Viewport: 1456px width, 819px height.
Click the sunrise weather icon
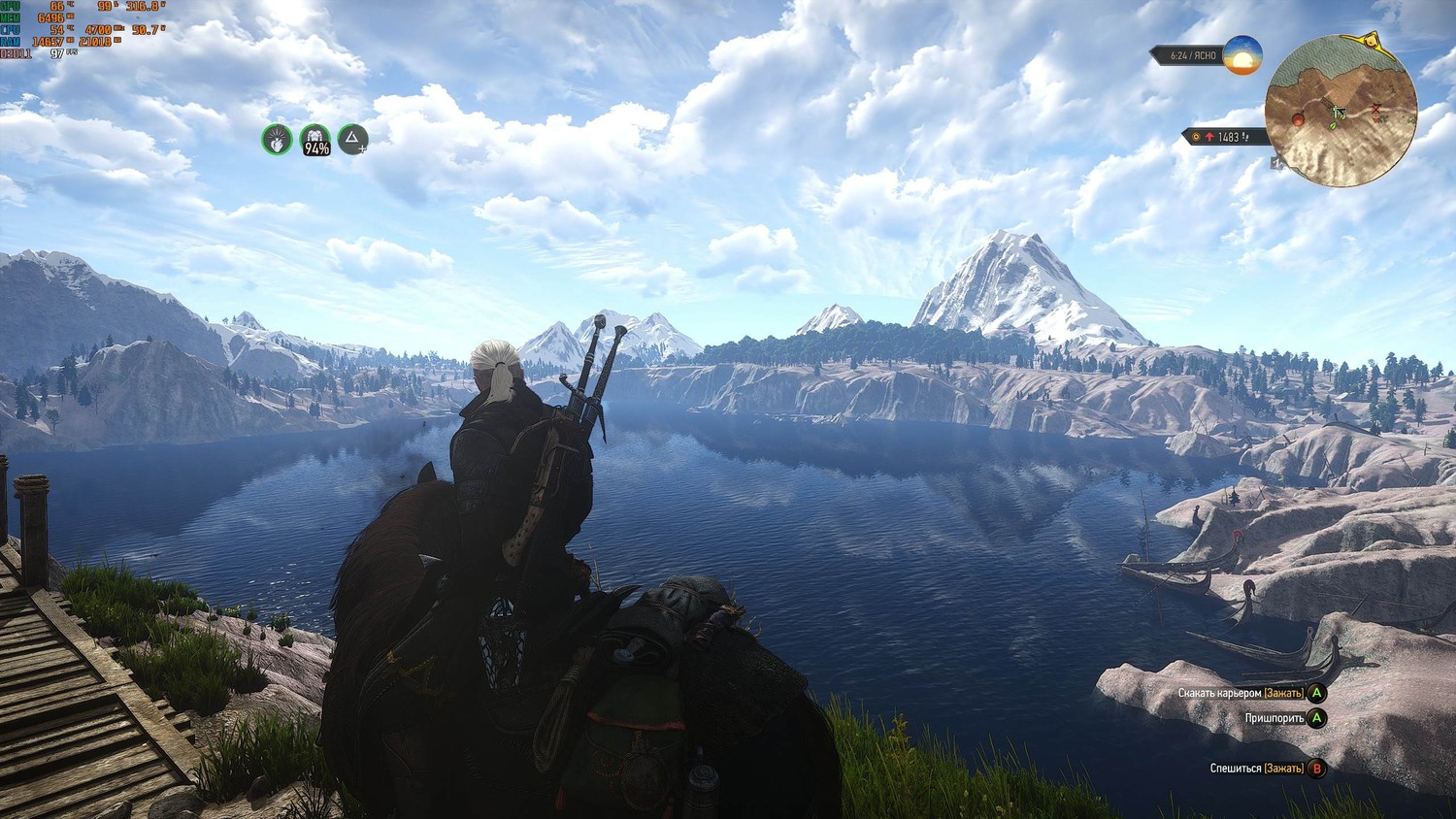tap(1242, 55)
